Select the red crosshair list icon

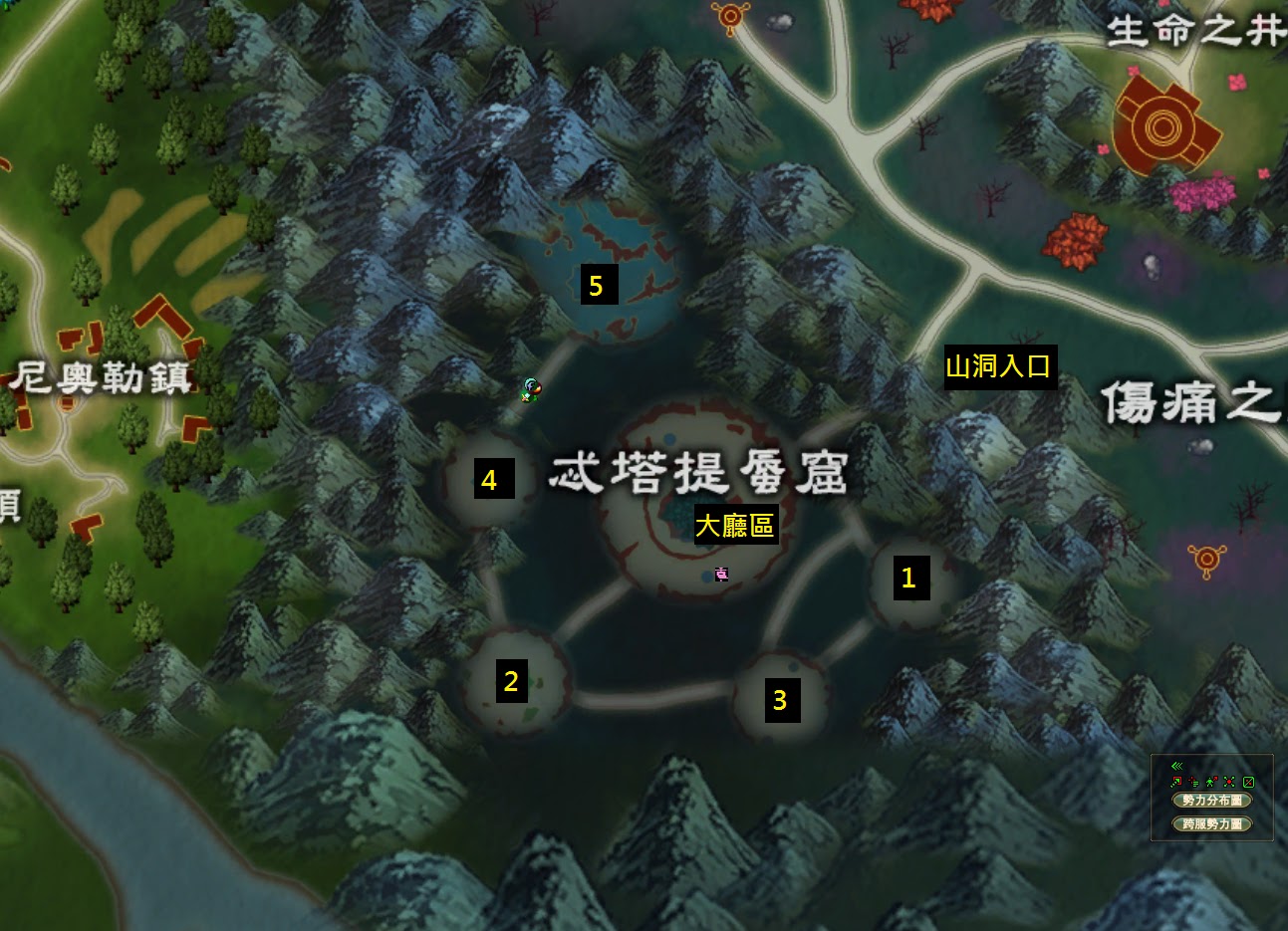(1193, 782)
